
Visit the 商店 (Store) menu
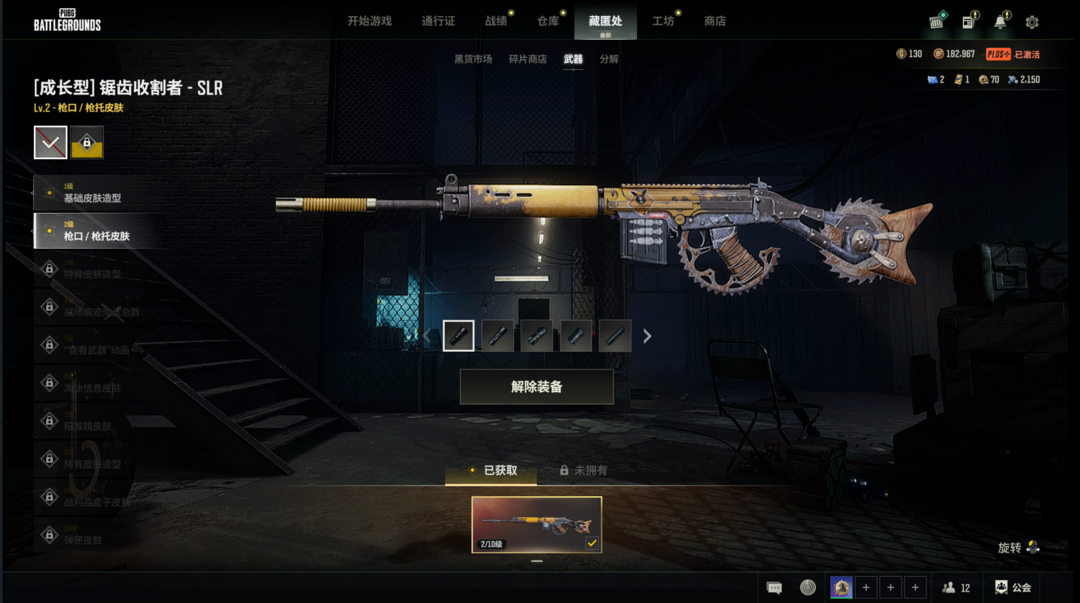tap(715, 21)
